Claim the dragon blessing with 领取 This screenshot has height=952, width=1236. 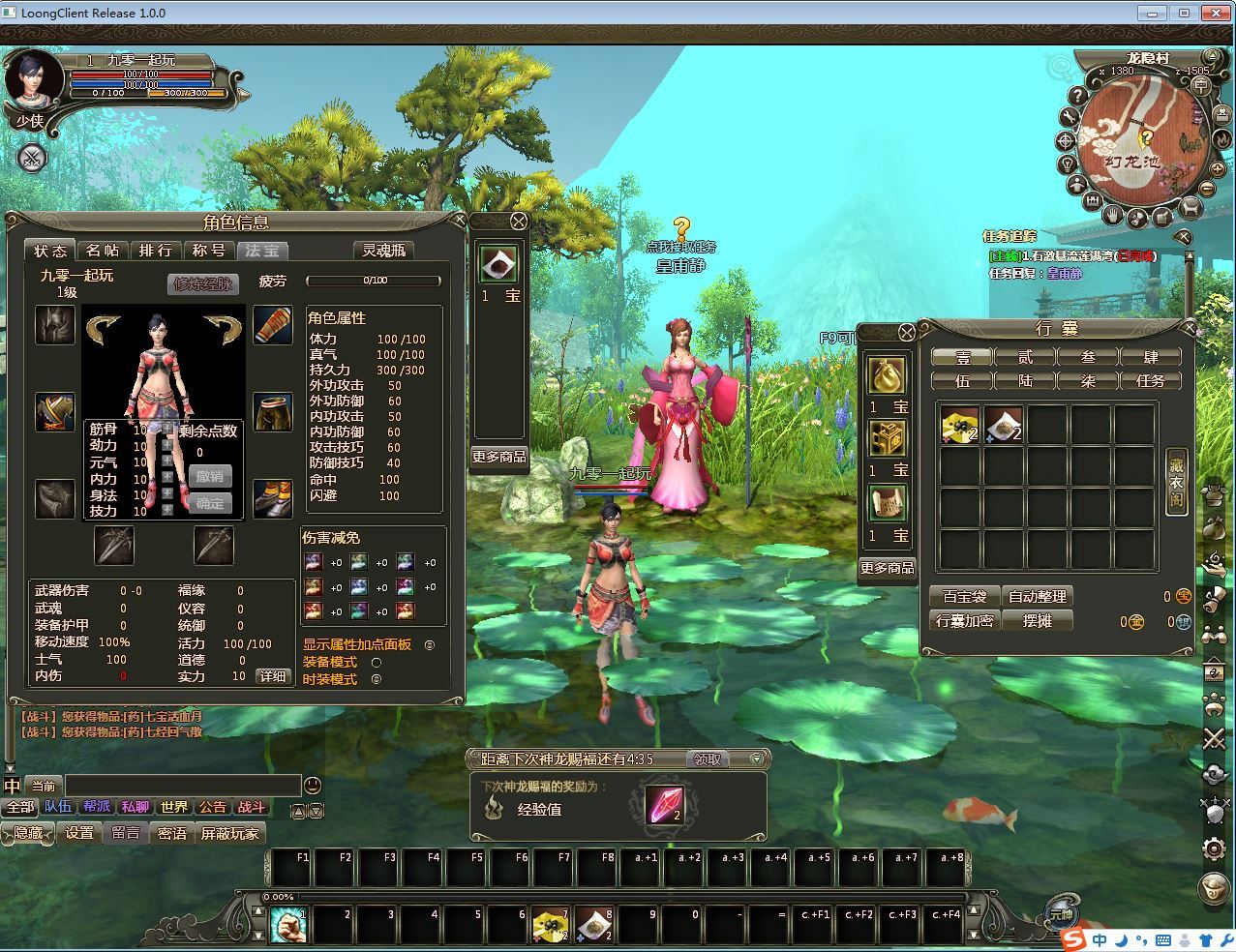point(708,759)
